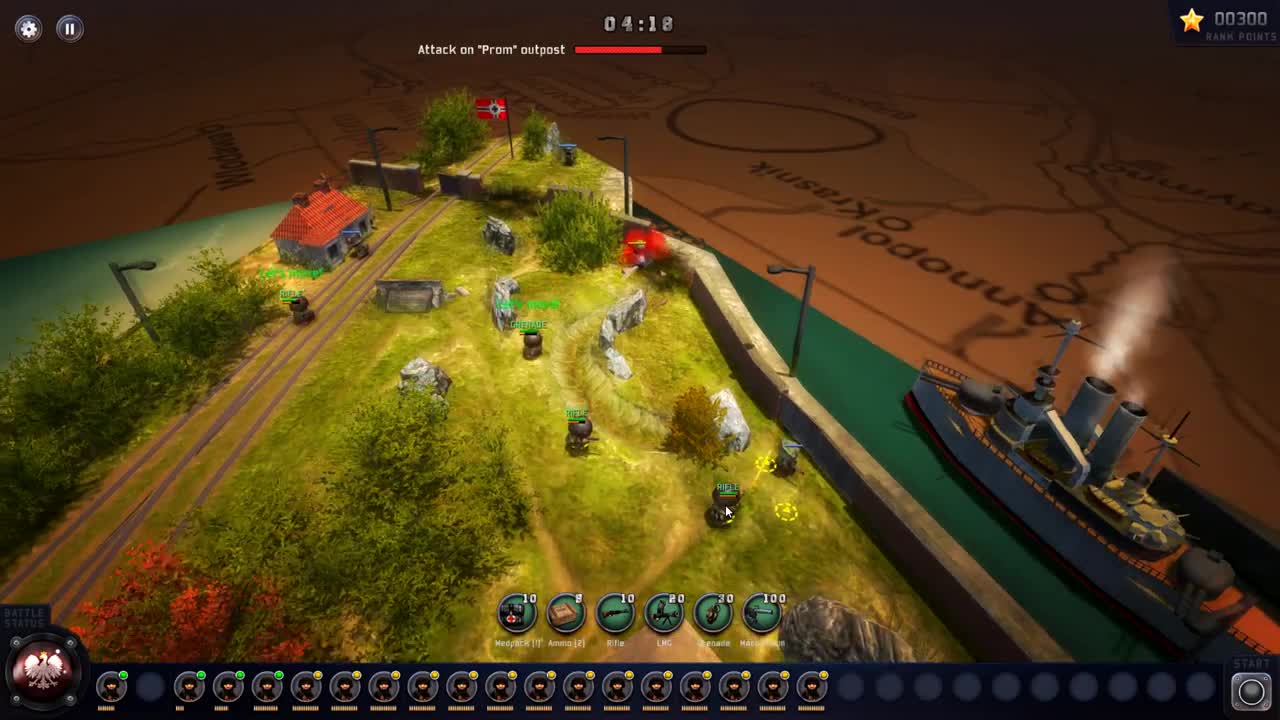Equip the Rifle weapon icon
This screenshot has width=1280, height=720.
(x=613, y=614)
